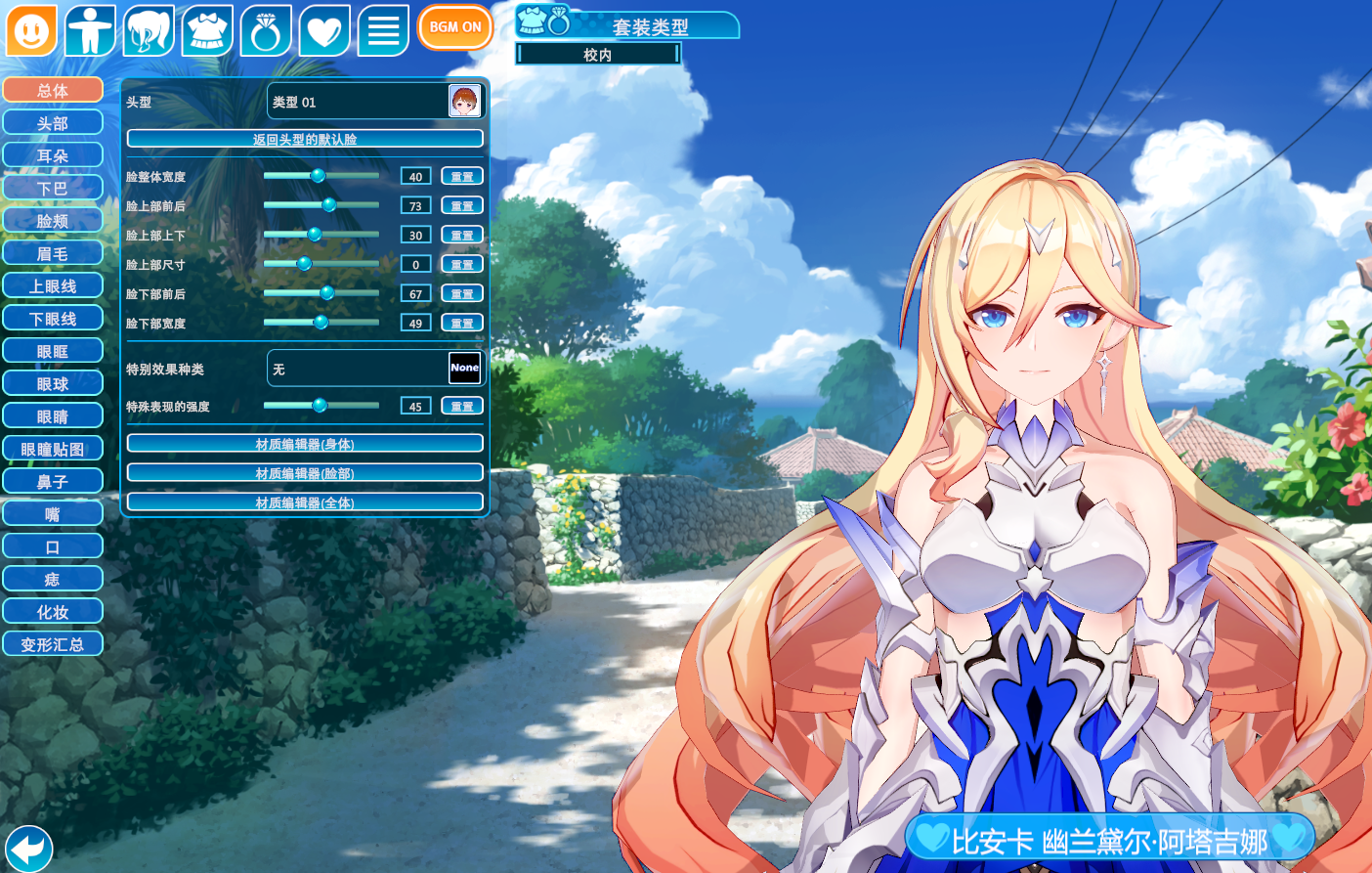Open the clothing category dress icon
The height and width of the screenshot is (873, 1372).
pyautogui.click(x=207, y=30)
